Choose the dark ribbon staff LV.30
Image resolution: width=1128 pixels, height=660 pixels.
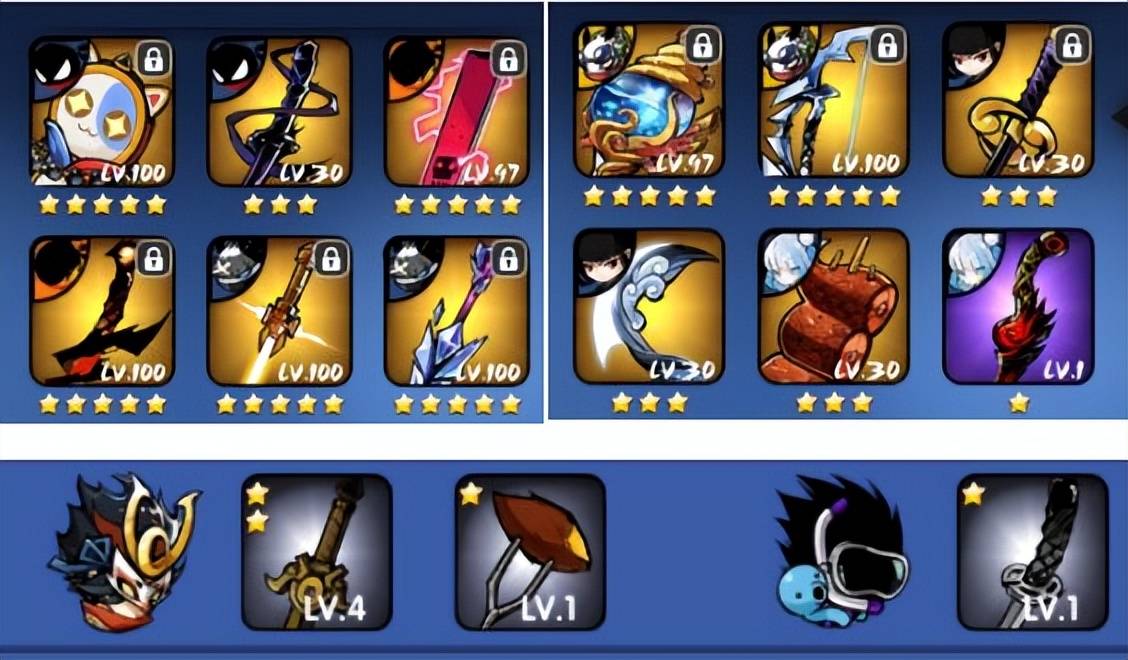[x=279, y=112]
